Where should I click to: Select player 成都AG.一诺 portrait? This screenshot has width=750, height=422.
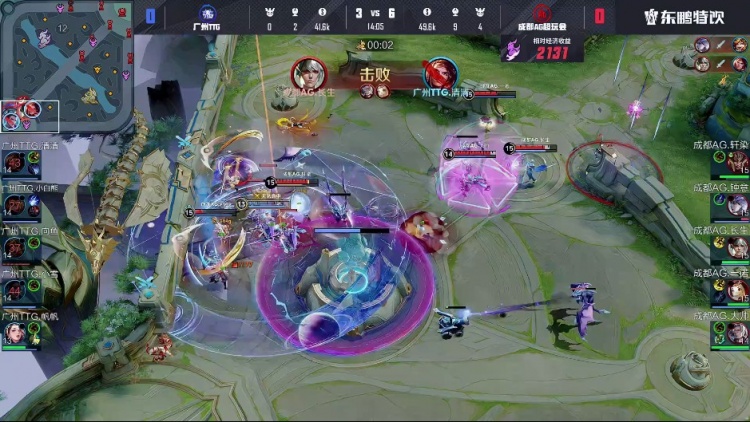pos(737,290)
